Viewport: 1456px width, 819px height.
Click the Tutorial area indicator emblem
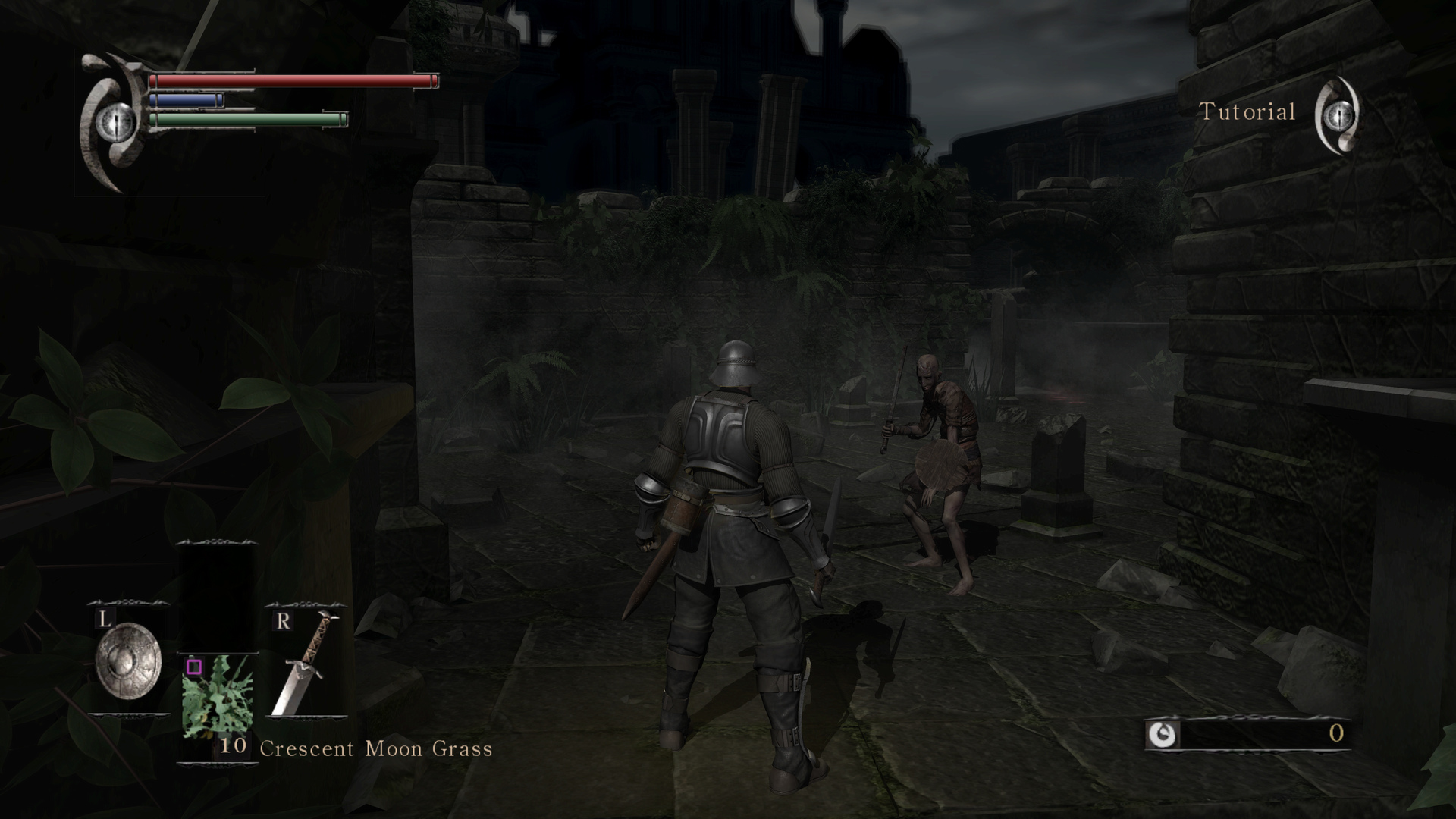tap(1338, 115)
